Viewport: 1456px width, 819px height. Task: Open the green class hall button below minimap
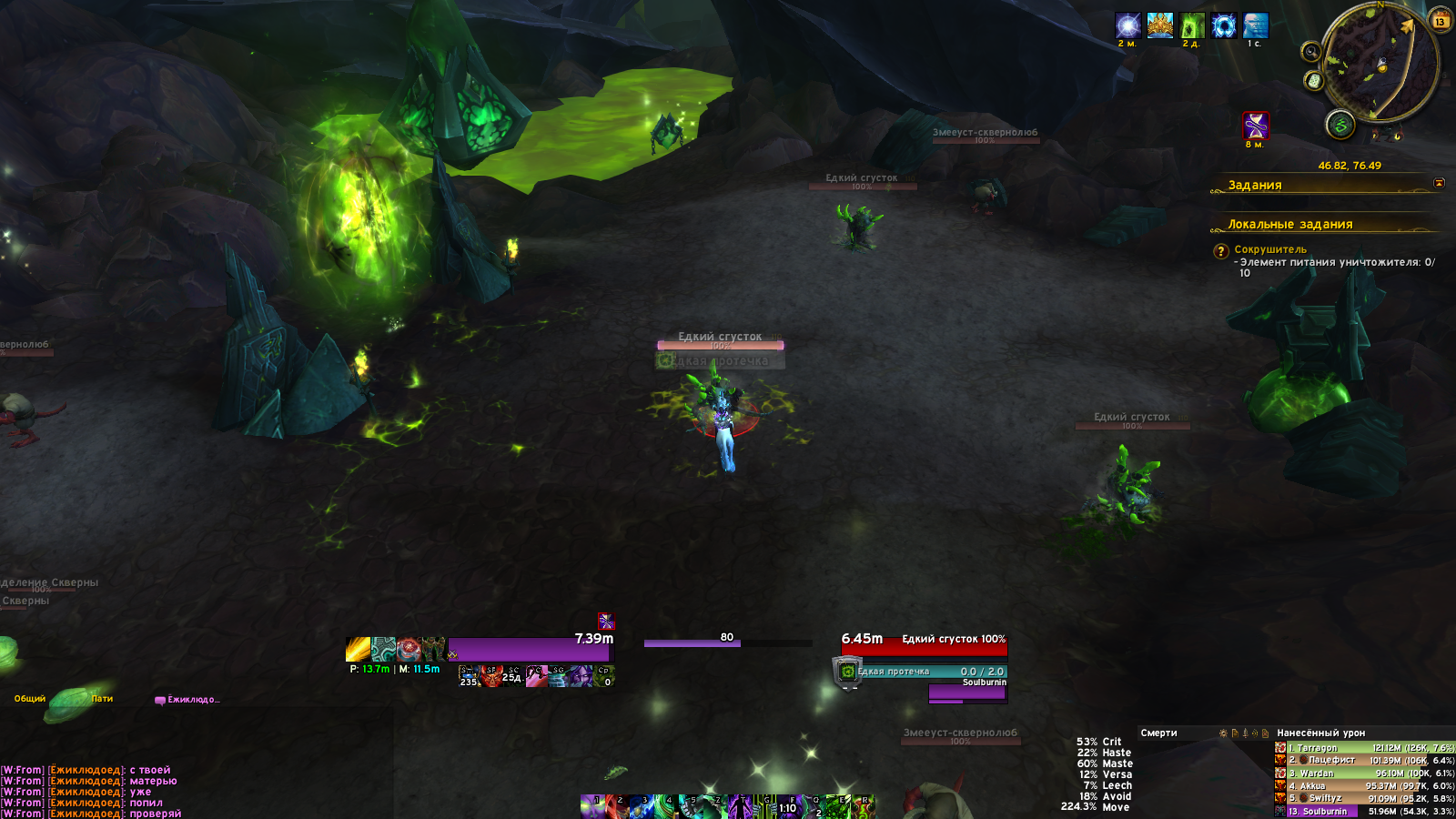coord(1340,125)
